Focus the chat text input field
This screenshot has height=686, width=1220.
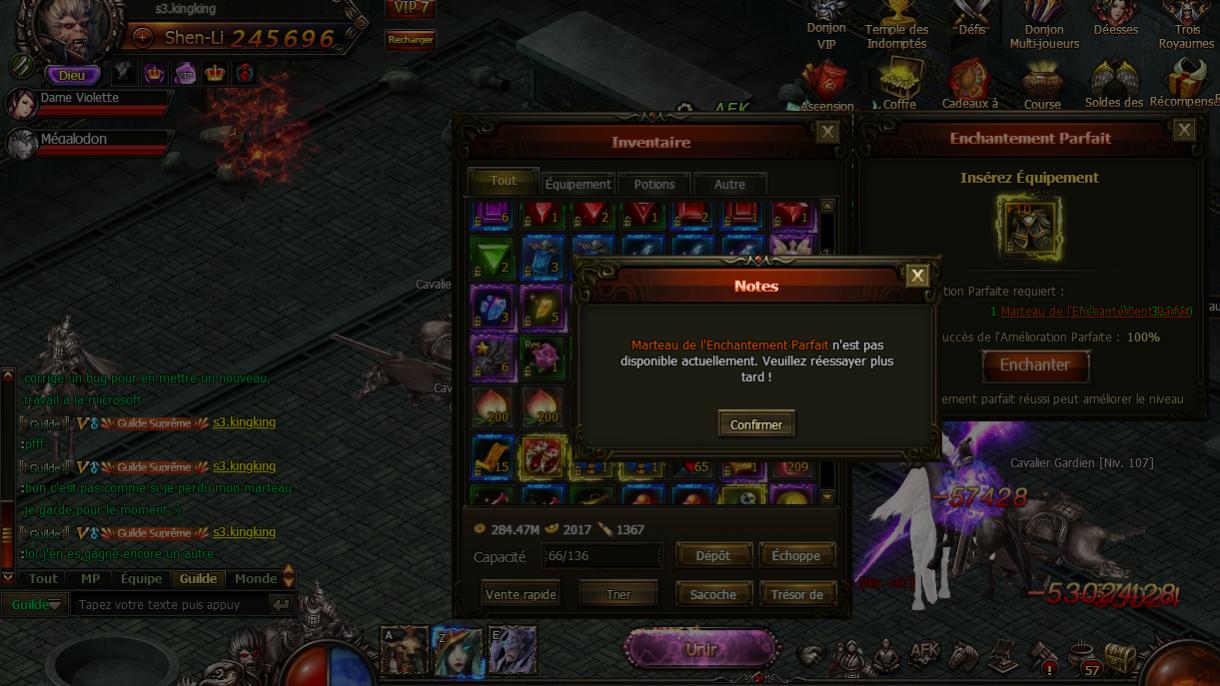[170, 604]
